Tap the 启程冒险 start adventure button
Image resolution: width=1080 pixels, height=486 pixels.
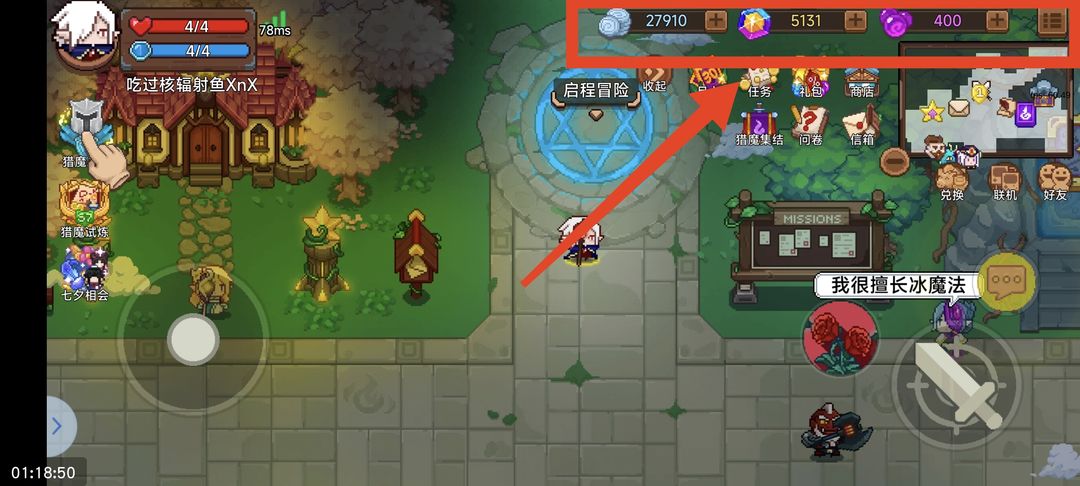597,91
